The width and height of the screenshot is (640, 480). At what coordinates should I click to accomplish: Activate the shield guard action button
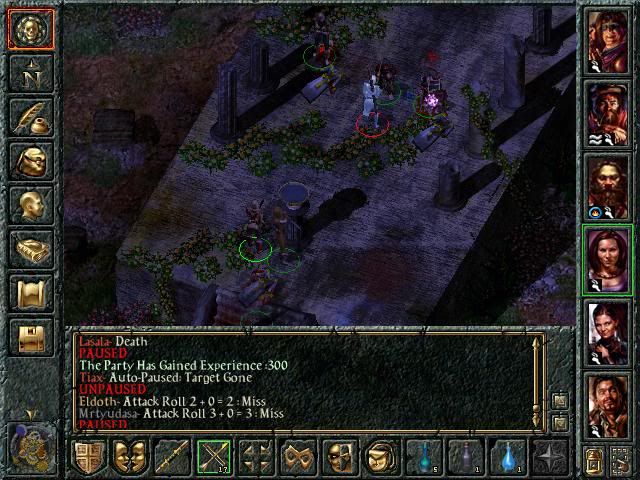(87, 457)
